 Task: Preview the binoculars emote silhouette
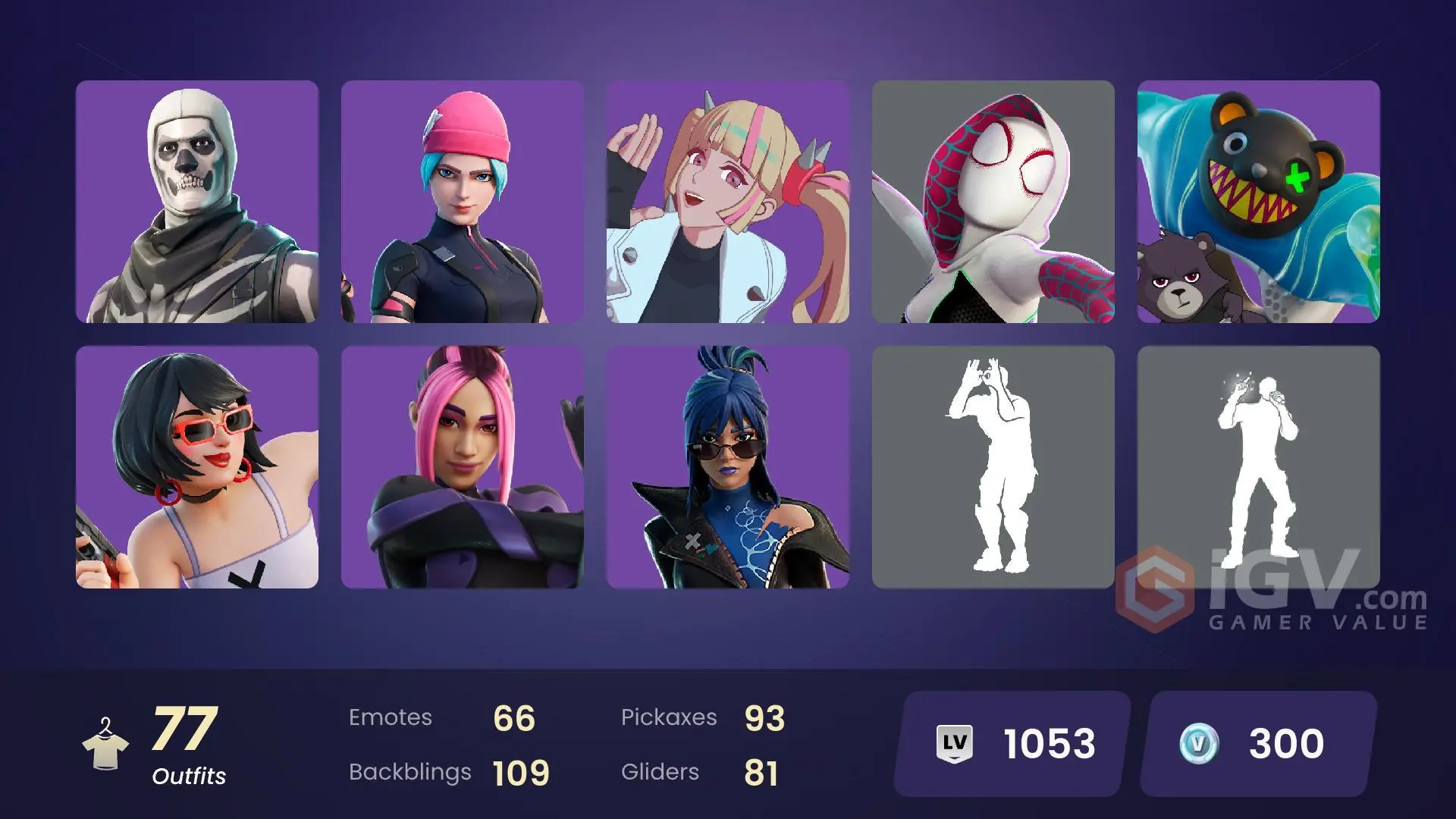pyautogui.click(x=993, y=466)
